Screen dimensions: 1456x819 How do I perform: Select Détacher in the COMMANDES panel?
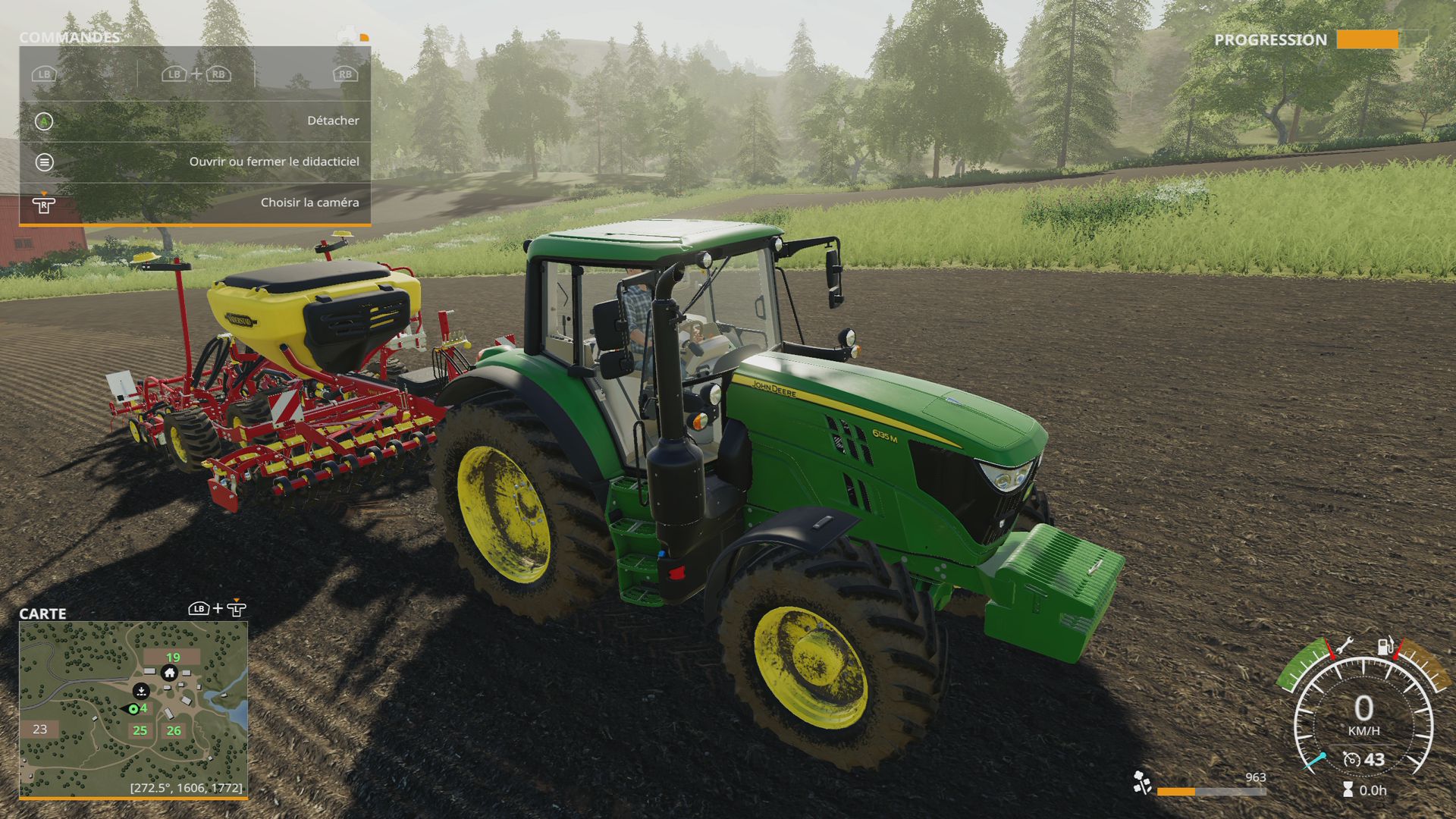(334, 121)
